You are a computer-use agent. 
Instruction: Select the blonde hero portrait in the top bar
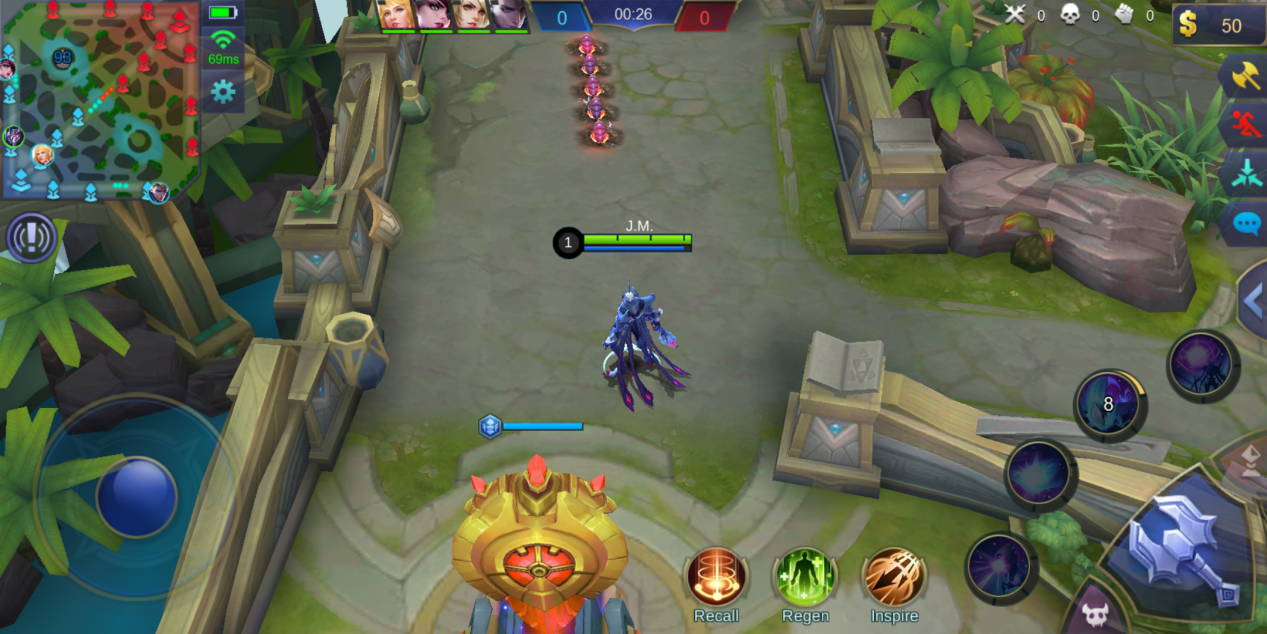[397, 14]
